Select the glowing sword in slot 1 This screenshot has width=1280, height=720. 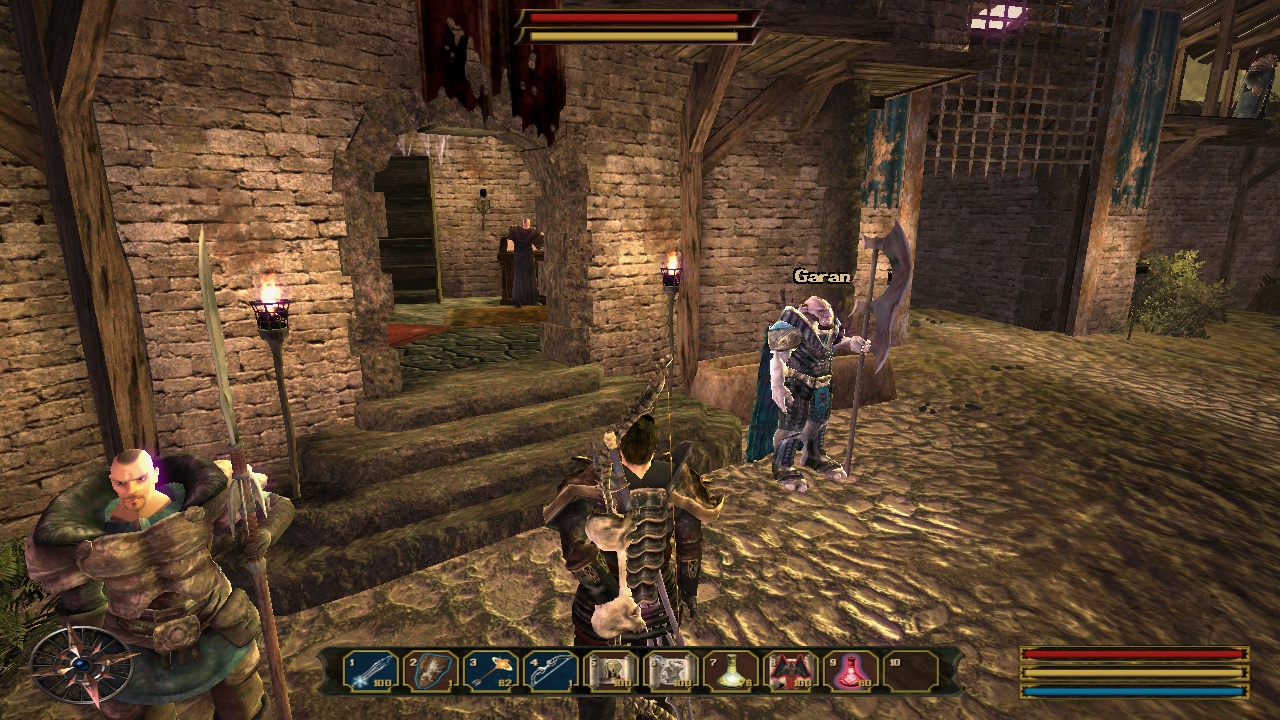click(x=371, y=671)
